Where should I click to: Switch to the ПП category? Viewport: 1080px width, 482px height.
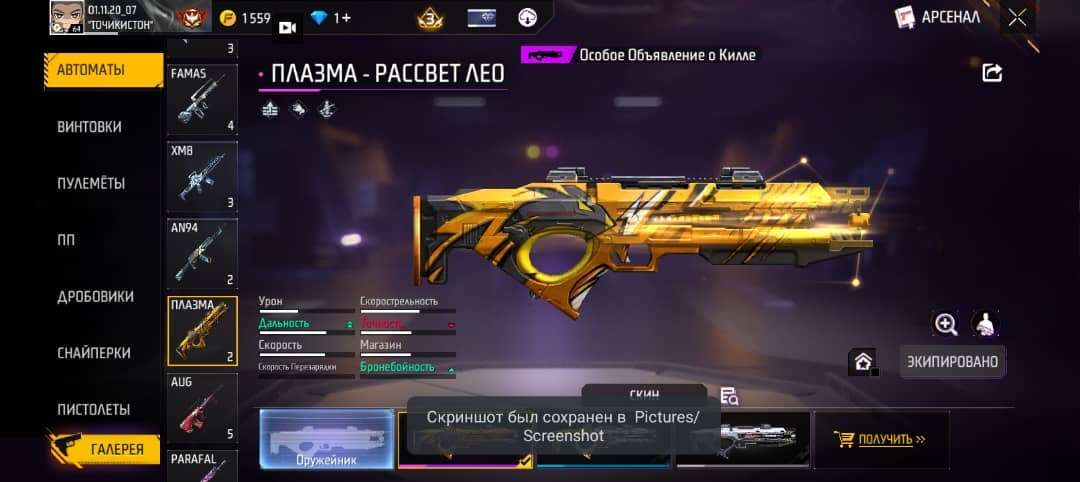67,240
